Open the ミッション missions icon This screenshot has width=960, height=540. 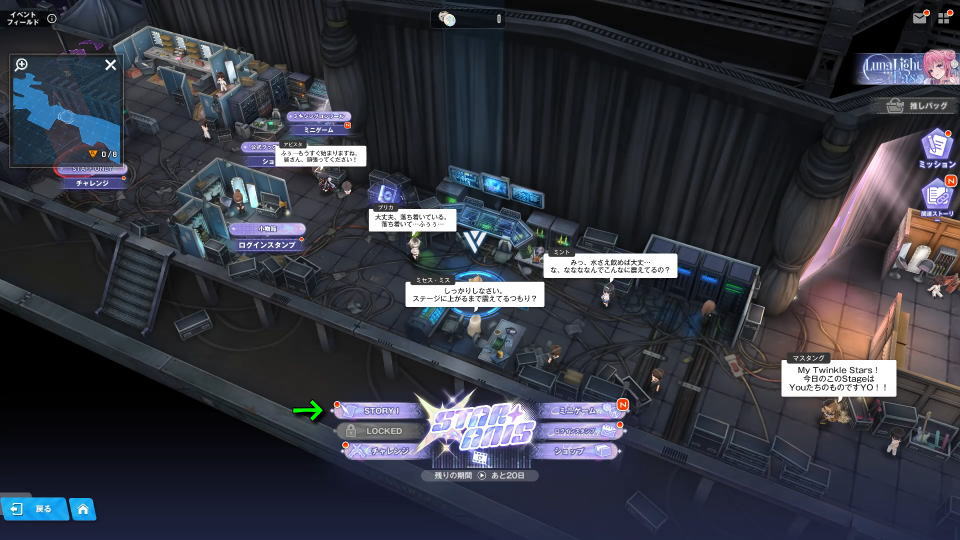(x=936, y=147)
